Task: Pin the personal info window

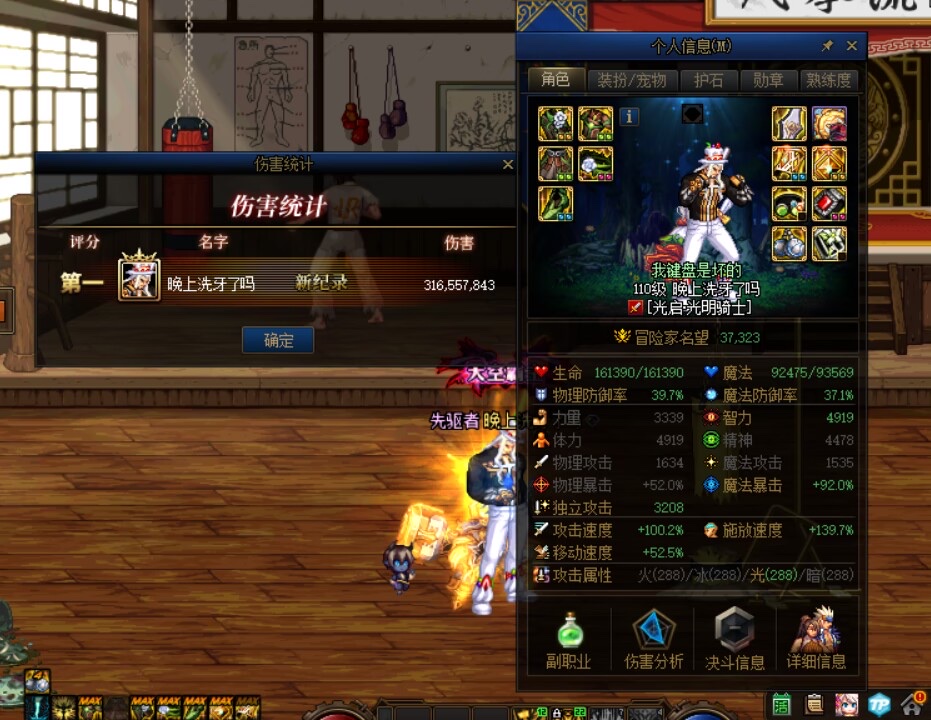Action: click(827, 46)
